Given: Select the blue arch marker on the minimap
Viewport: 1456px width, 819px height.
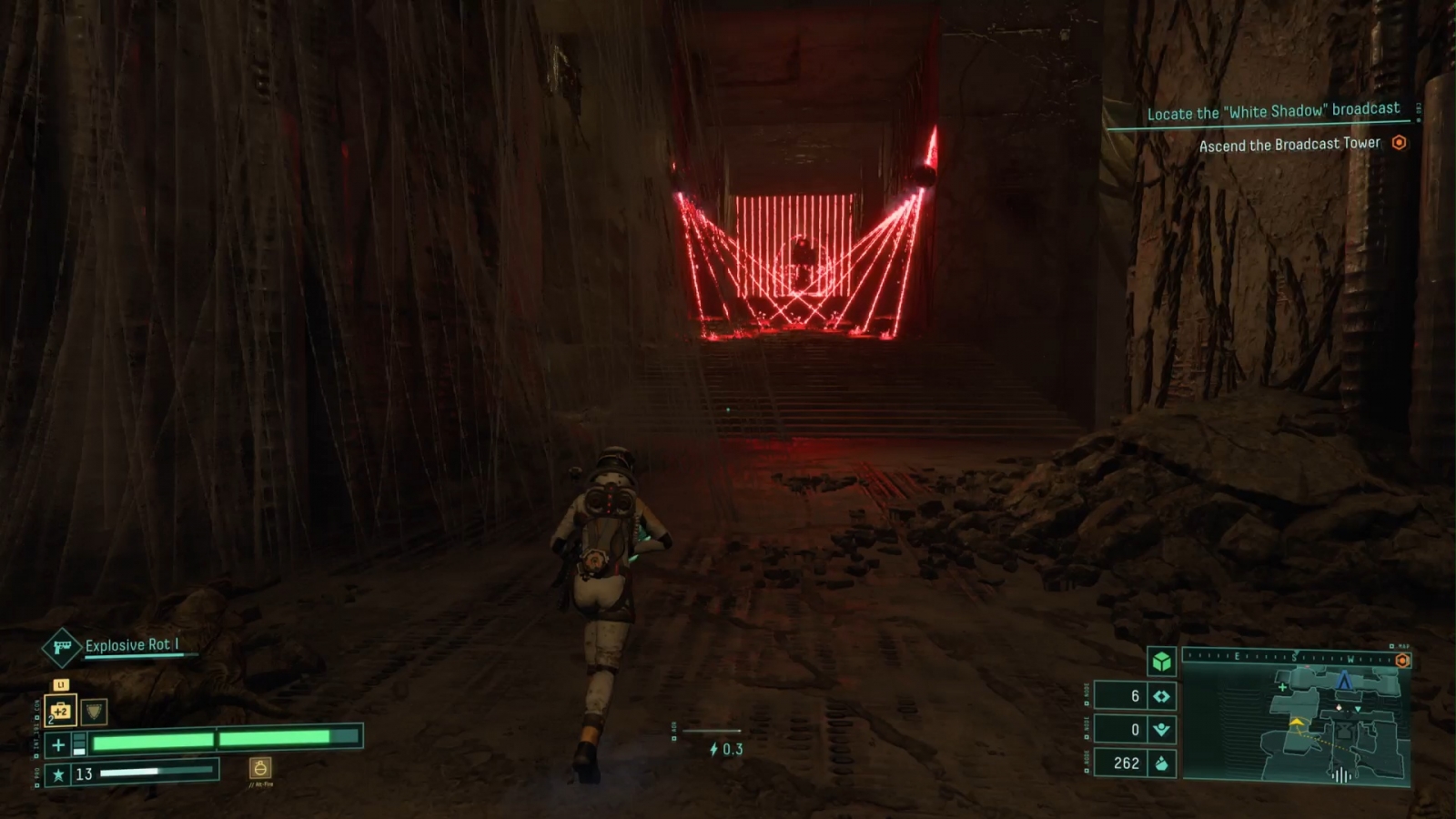Looking at the screenshot, I should (x=1344, y=680).
